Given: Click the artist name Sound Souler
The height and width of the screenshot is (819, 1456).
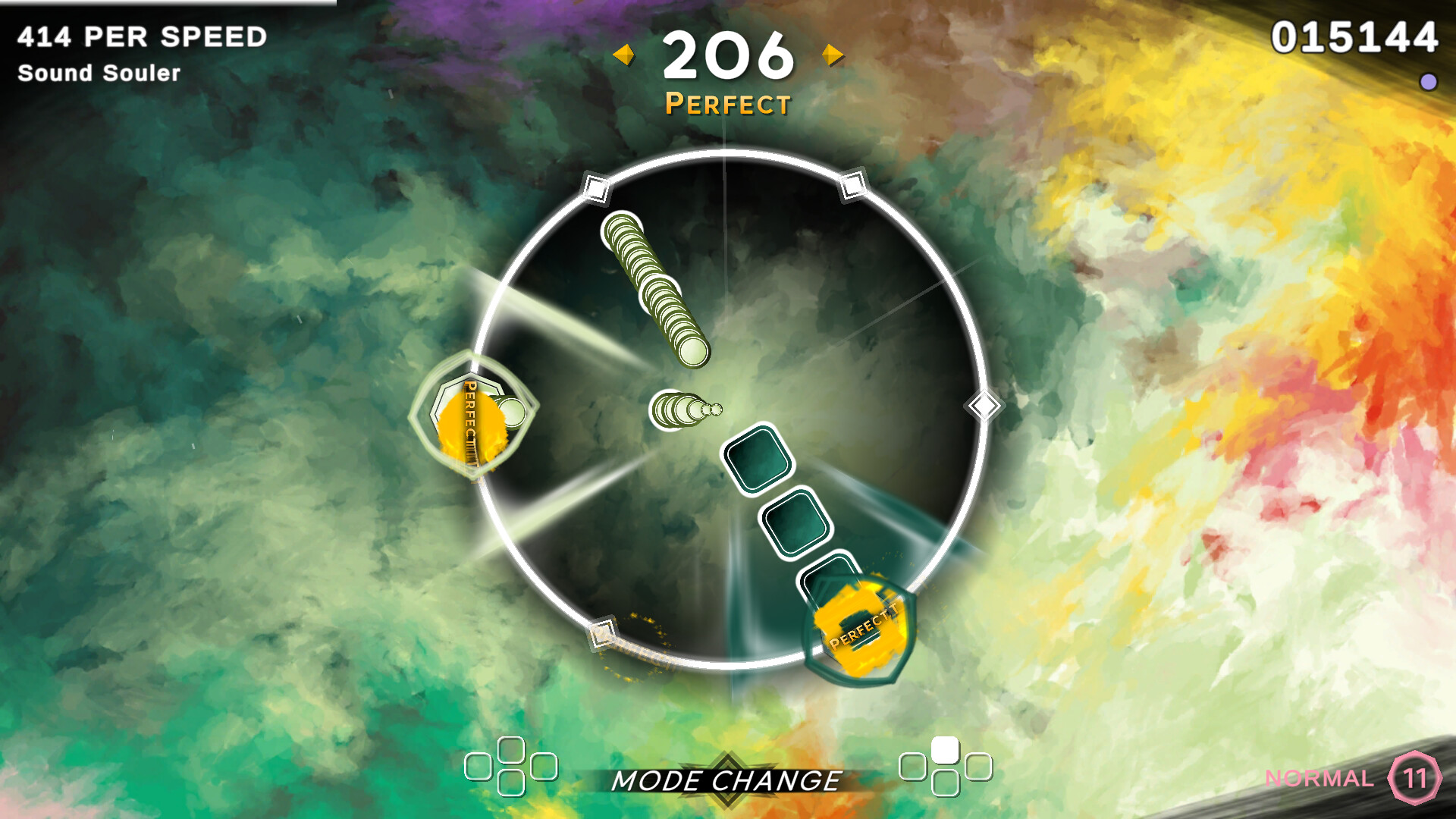Looking at the screenshot, I should coord(99,74).
